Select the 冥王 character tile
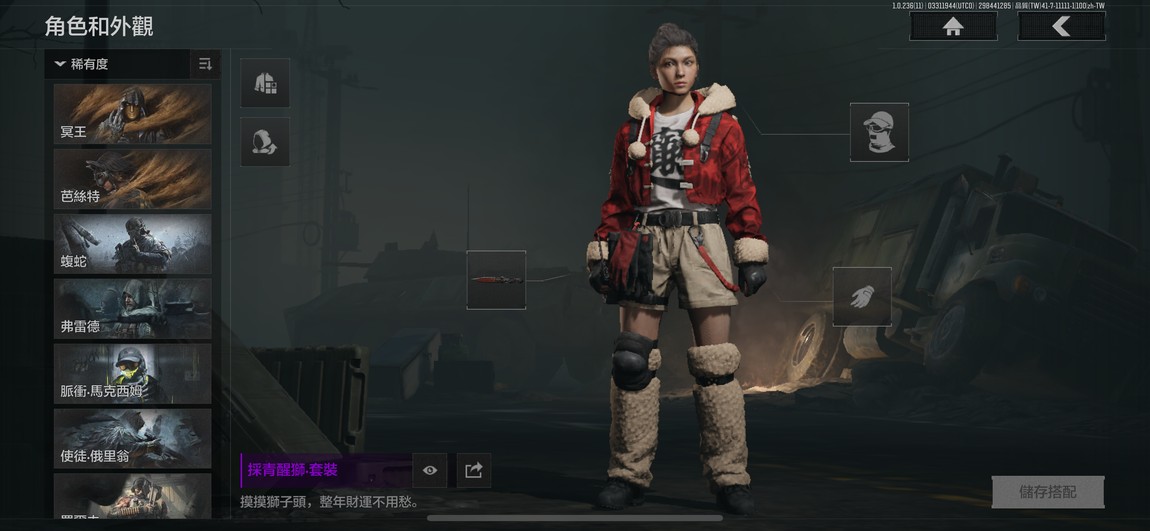This screenshot has width=1150, height=531. tap(133, 114)
